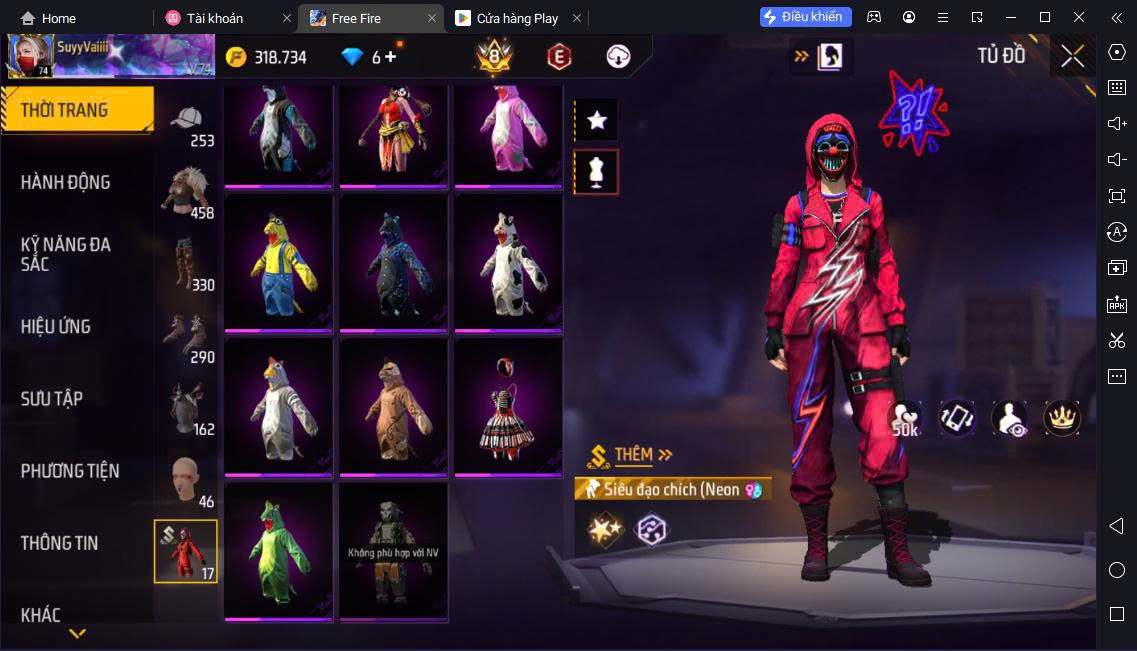This screenshot has height=651, width=1137.
Task: Switch to THÔNG TIN category
Action: tap(60, 543)
